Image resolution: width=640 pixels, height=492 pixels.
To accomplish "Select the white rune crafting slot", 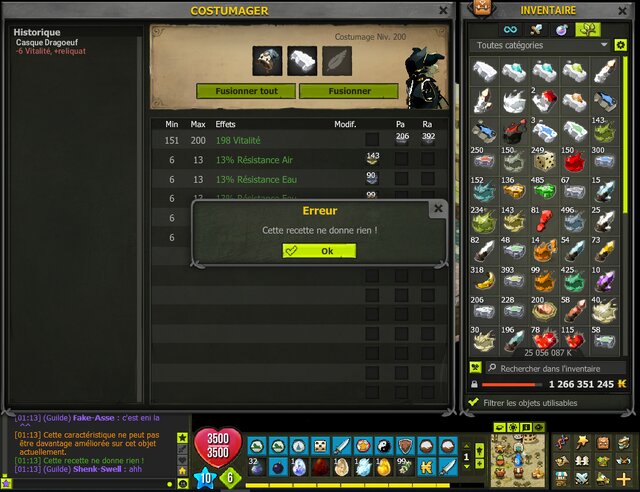I will (302, 60).
